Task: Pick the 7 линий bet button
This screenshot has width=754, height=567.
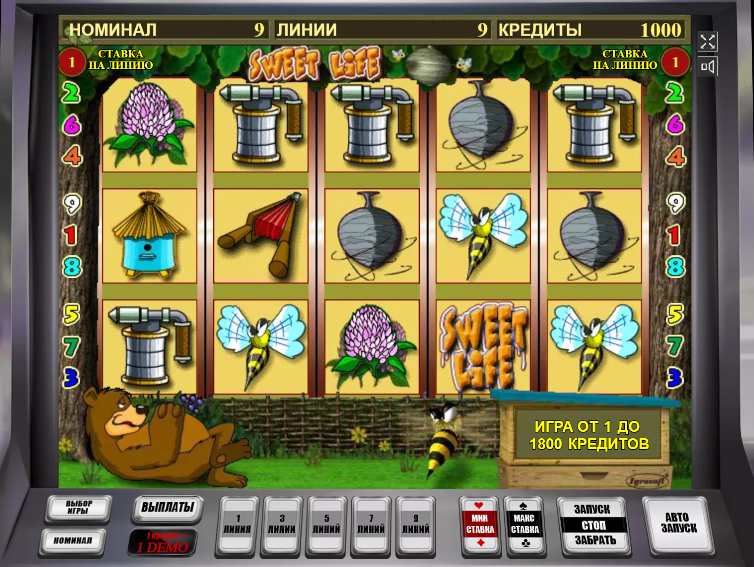Action: 371,525
